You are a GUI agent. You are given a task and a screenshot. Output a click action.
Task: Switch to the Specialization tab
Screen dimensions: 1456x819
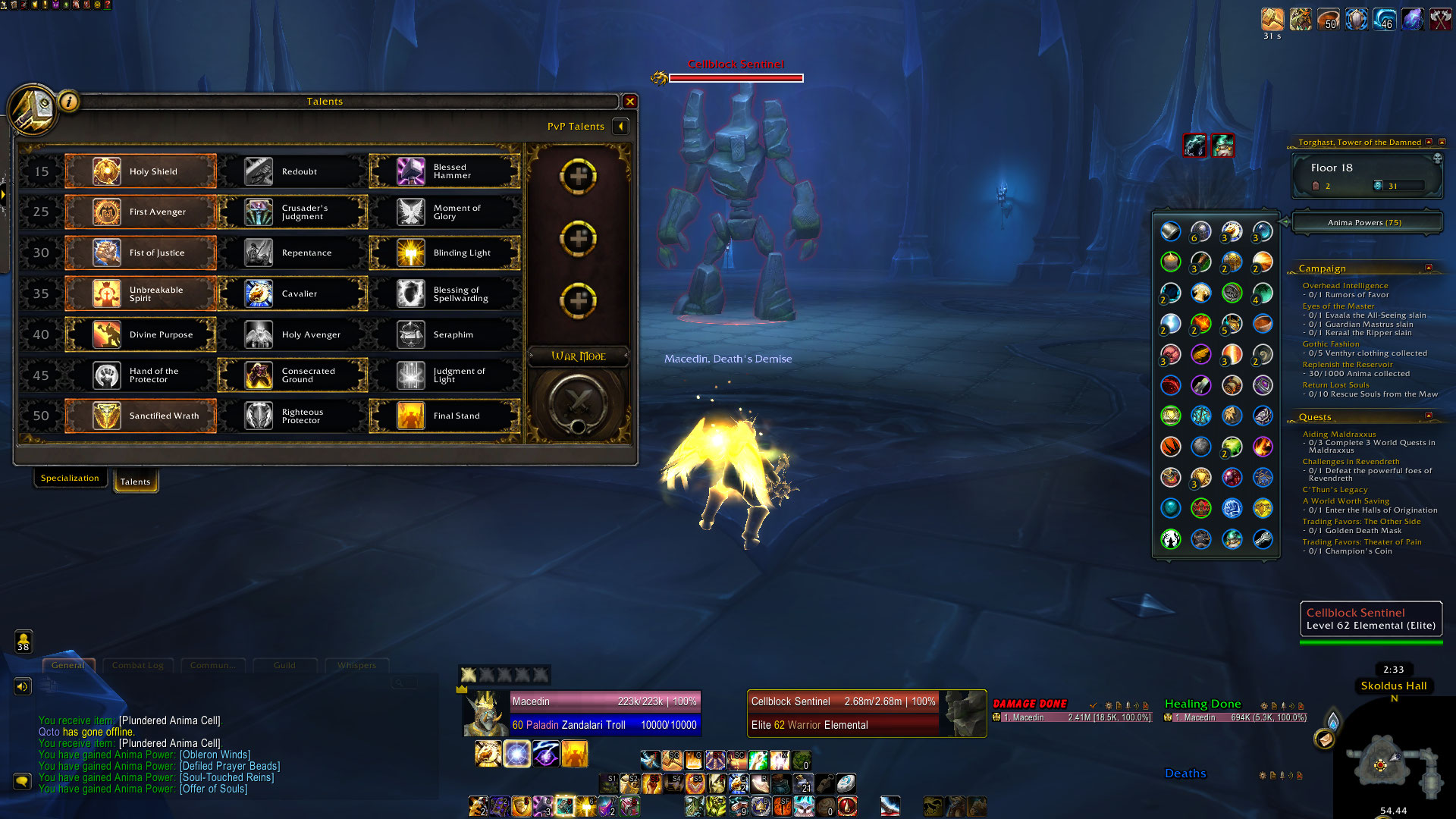point(70,479)
